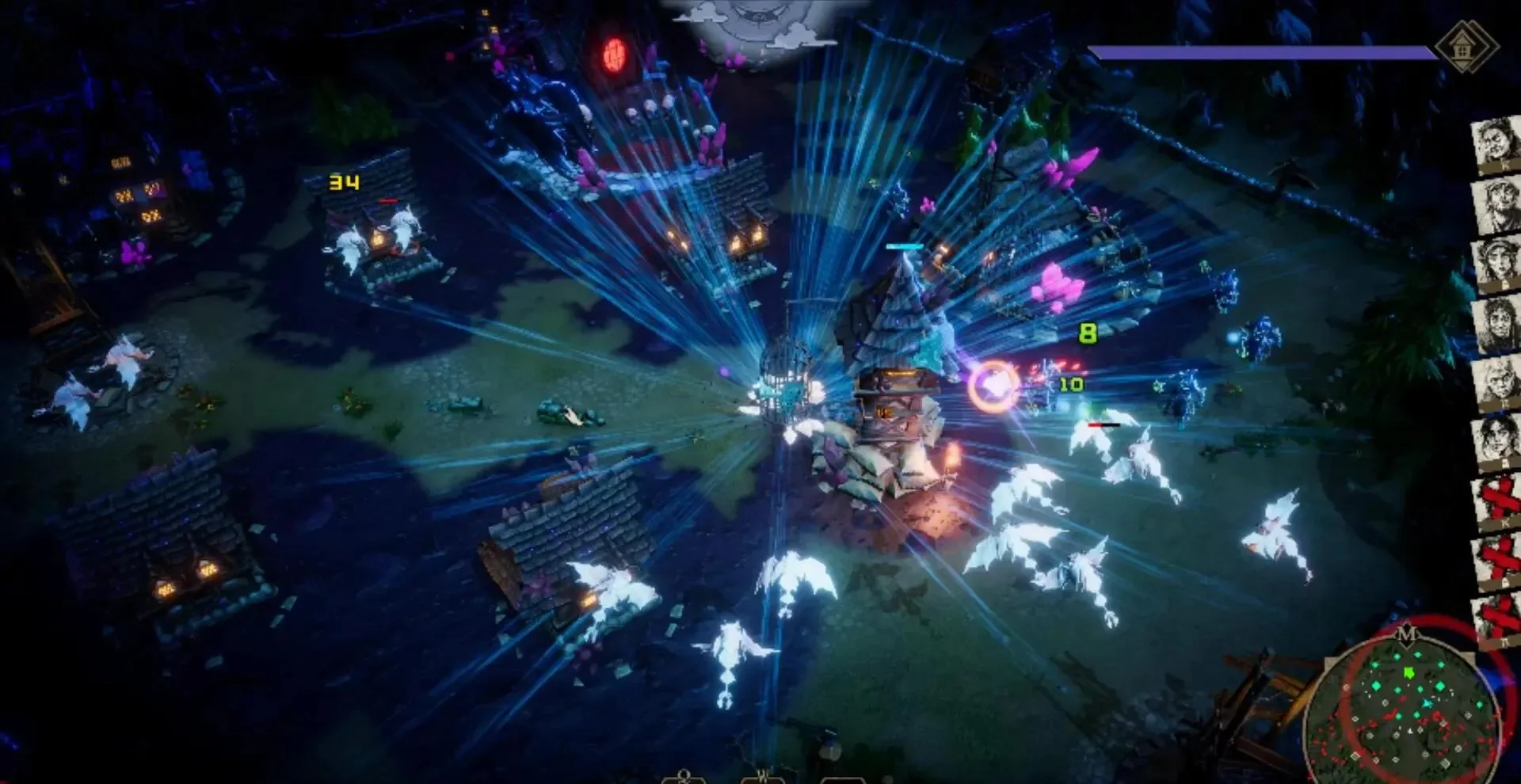1521x784 pixels.
Task: Select the bald villager portrait
Action: point(1497,382)
